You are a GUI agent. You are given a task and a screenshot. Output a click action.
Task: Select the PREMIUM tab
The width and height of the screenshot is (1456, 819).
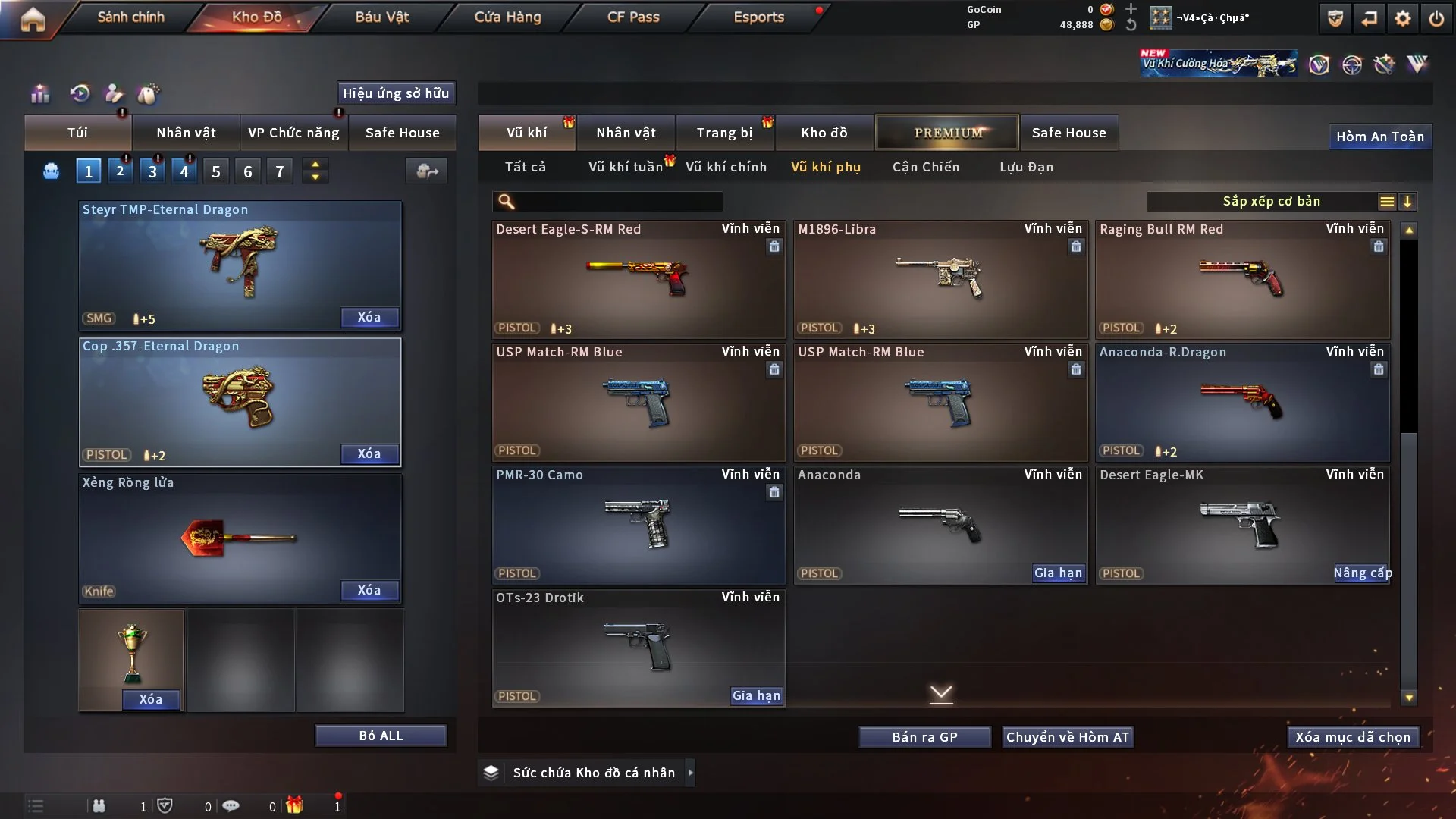(x=947, y=133)
